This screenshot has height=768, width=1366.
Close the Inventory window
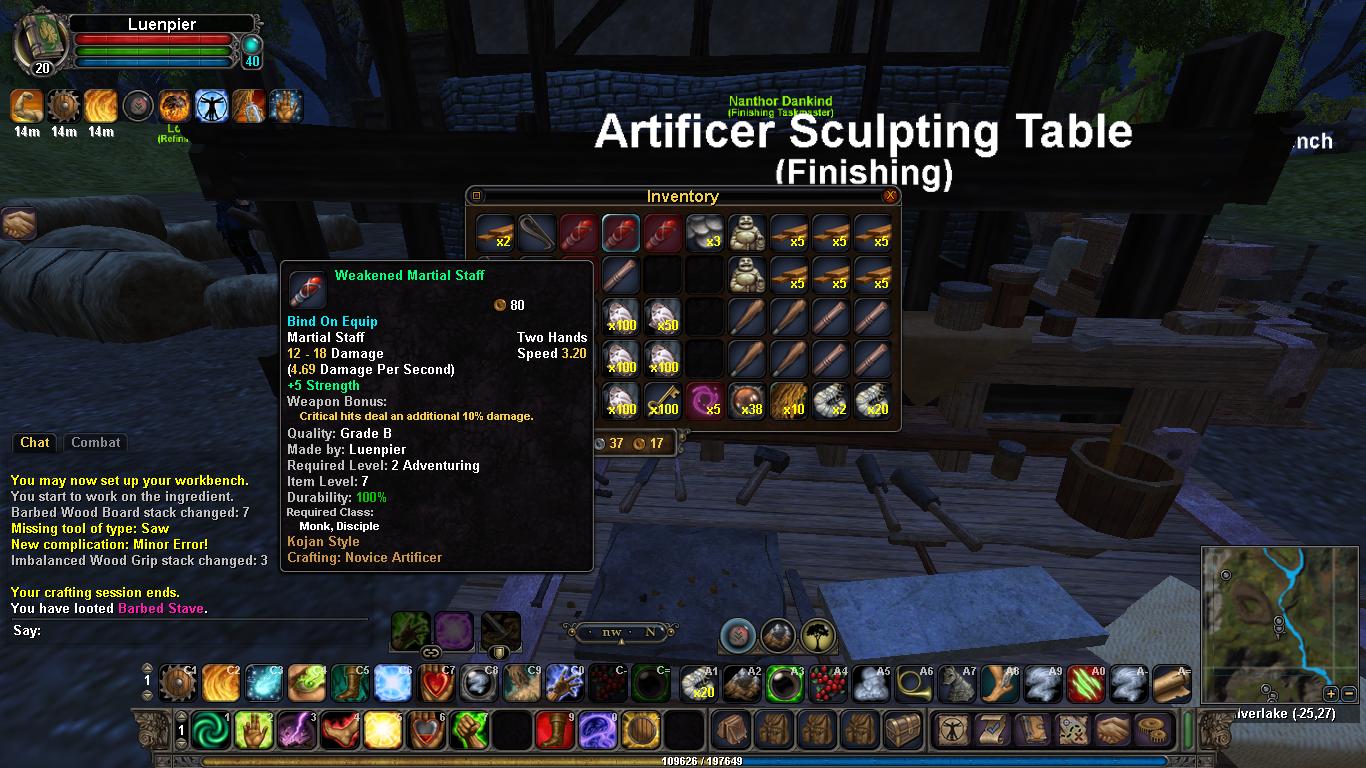(x=890, y=196)
